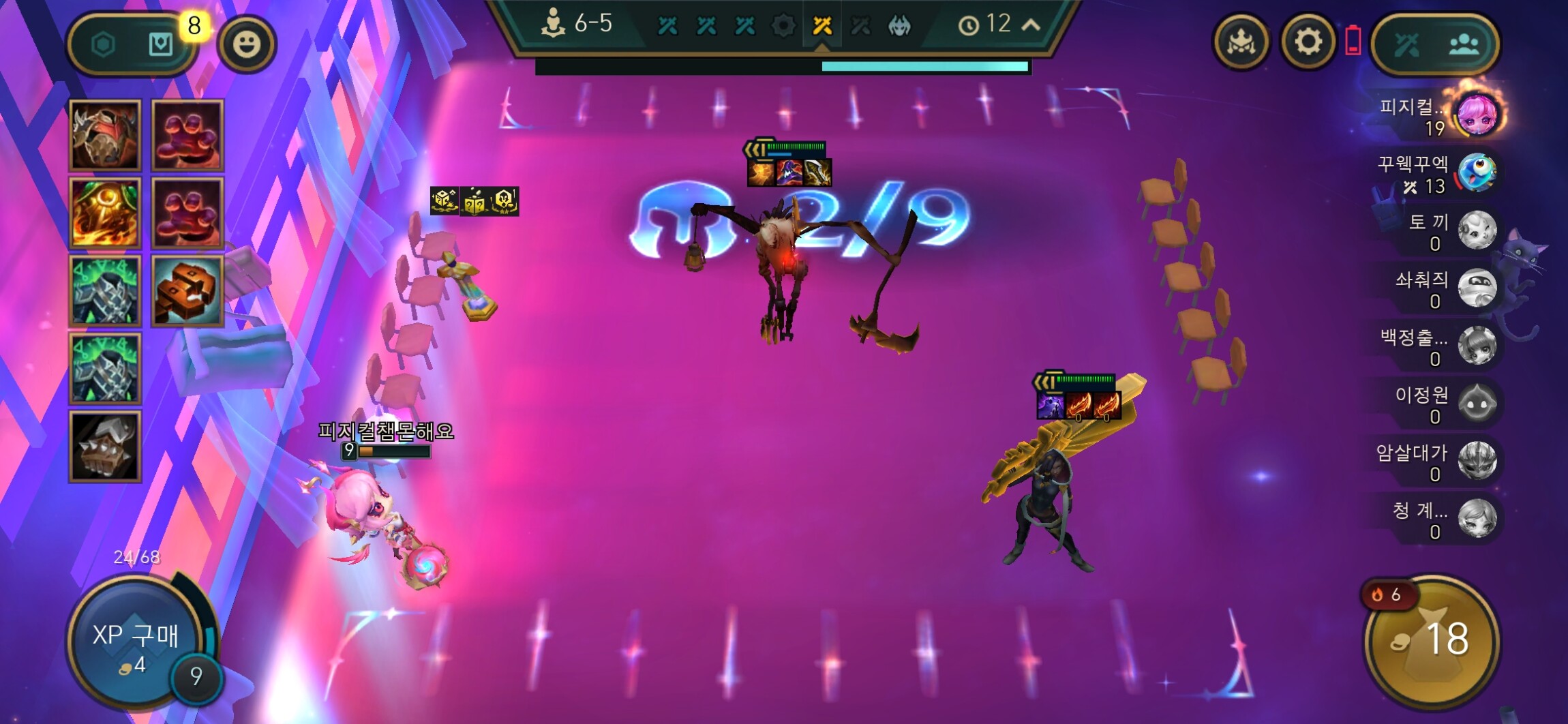Image resolution: width=1568 pixels, height=724 pixels.
Task: Choose the spiked knuckle gauntlet item
Action: pos(105,447)
